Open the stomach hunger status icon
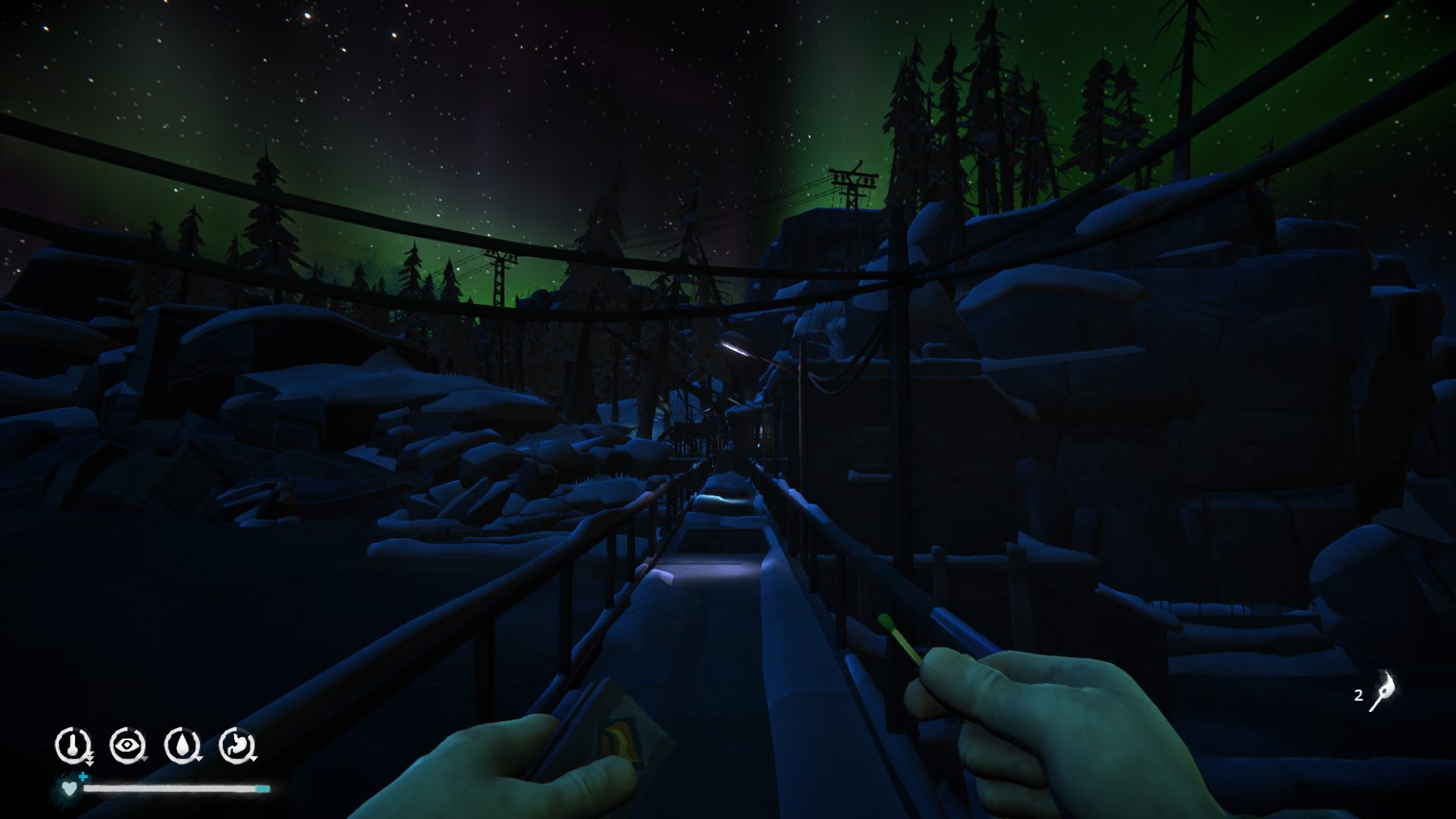Viewport: 1456px width, 819px height. click(236, 745)
